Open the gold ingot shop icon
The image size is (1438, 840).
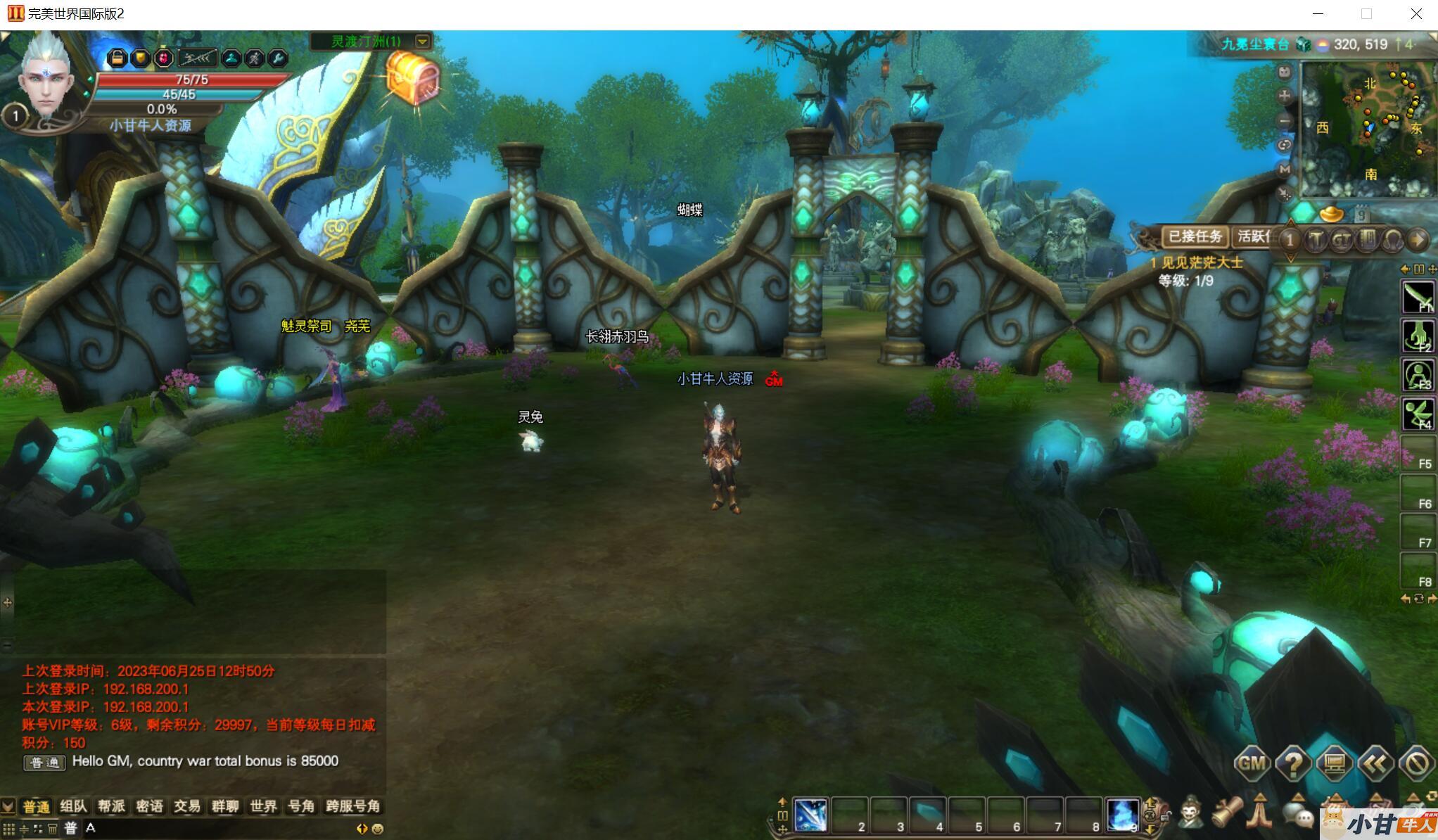point(1331,212)
